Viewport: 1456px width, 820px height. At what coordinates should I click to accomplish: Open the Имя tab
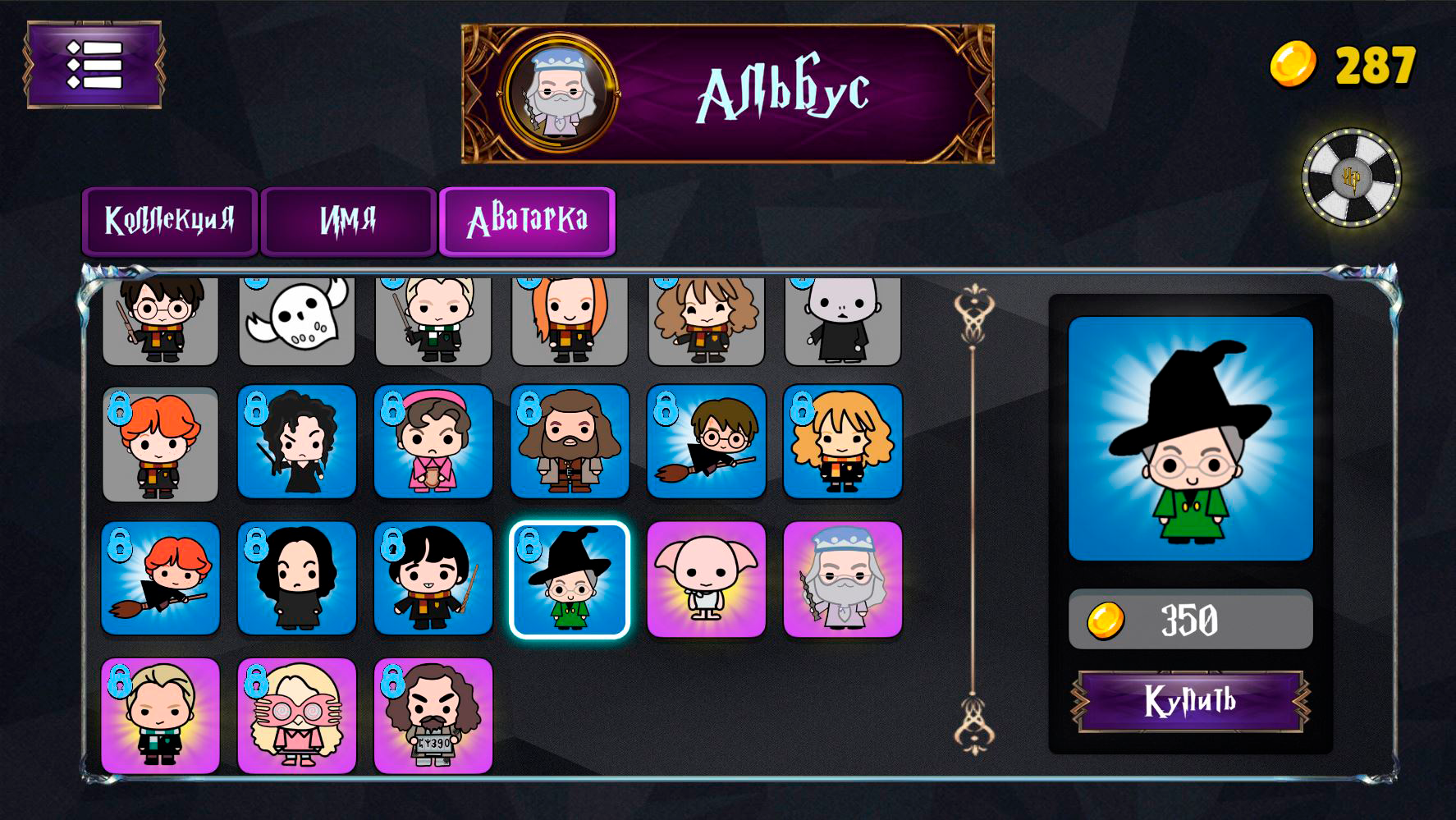348,220
